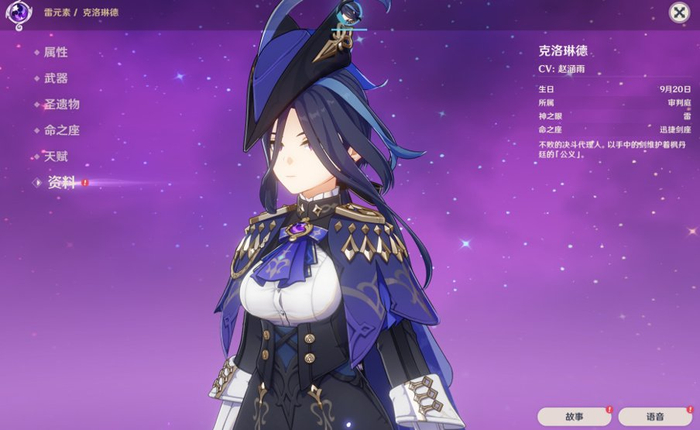Open the 语音 voice-over button
The width and height of the screenshot is (700, 430).
click(x=654, y=416)
